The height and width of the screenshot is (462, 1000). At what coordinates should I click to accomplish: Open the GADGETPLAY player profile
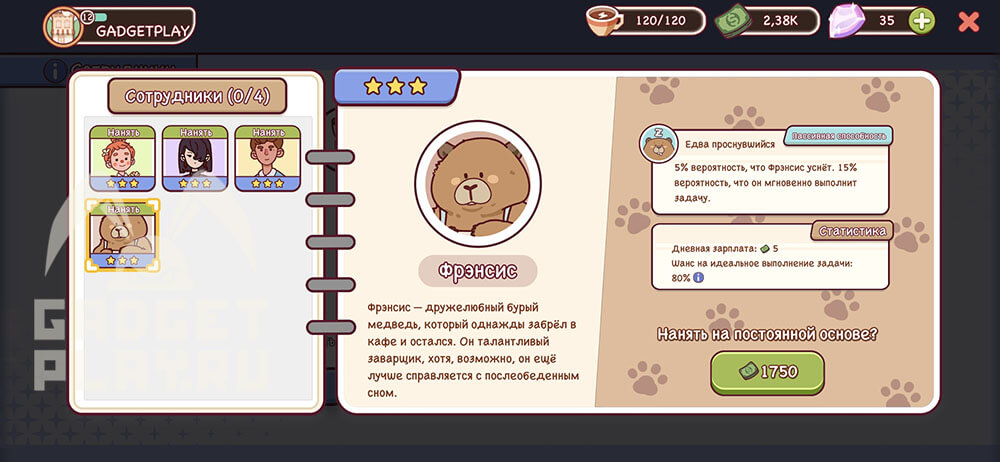[120, 27]
